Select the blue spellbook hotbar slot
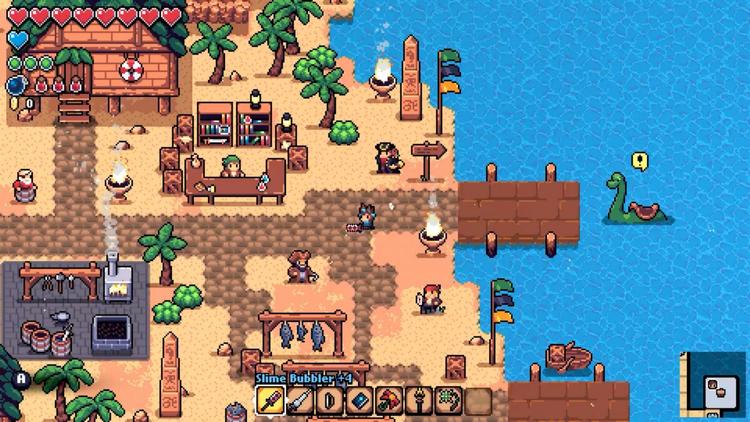Viewport: 750px width, 422px height. [x=359, y=401]
